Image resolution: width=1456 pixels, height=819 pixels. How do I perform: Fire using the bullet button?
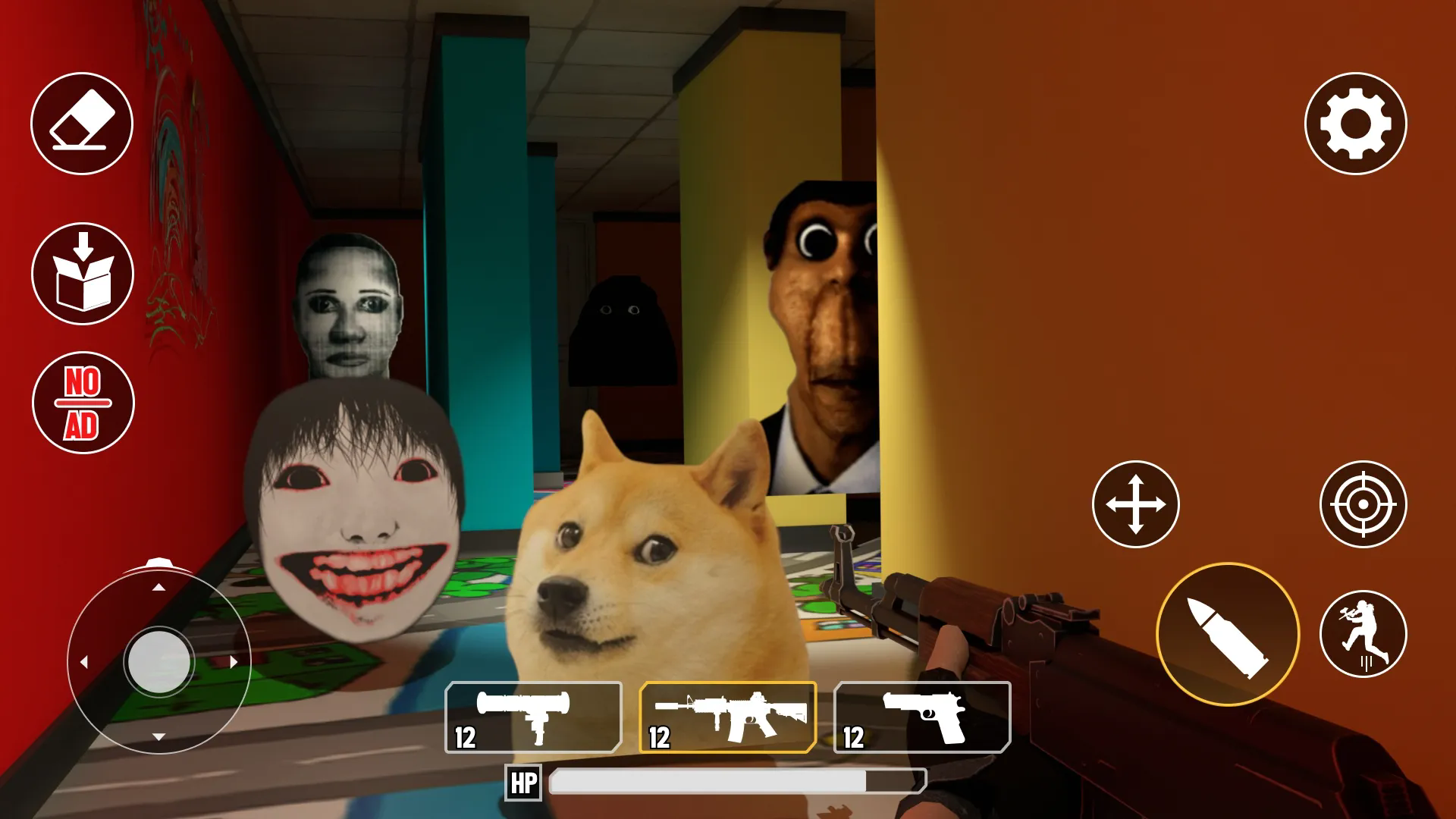coord(1227,634)
